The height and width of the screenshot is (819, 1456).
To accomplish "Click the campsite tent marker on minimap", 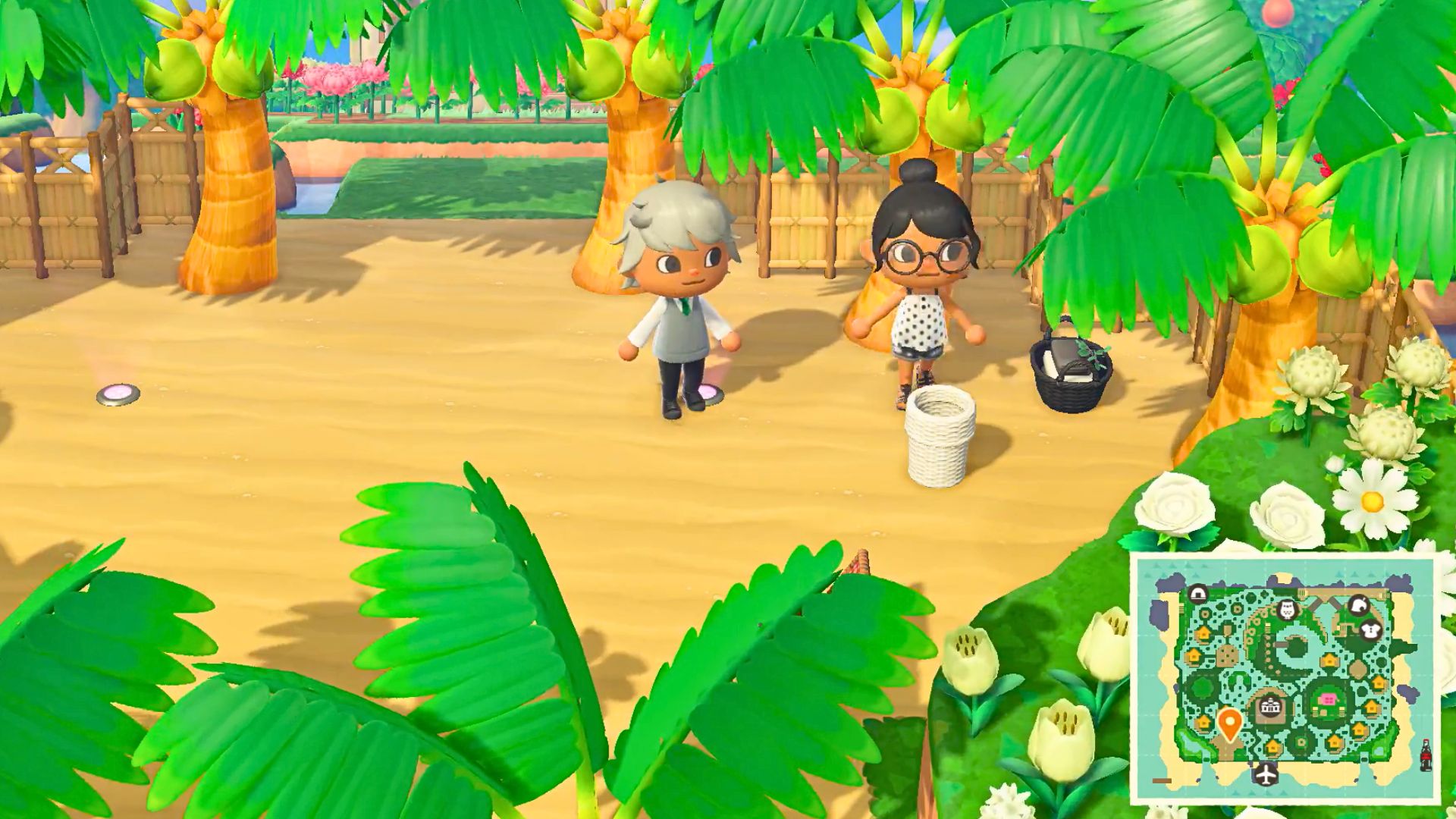I will tap(1198, 594).
